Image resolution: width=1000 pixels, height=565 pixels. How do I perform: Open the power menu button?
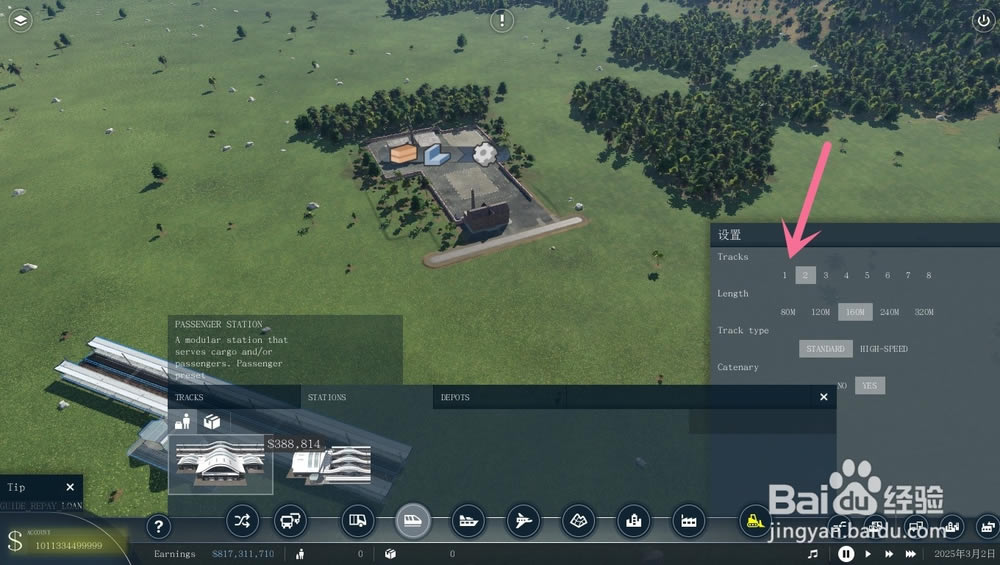(982, 20)
